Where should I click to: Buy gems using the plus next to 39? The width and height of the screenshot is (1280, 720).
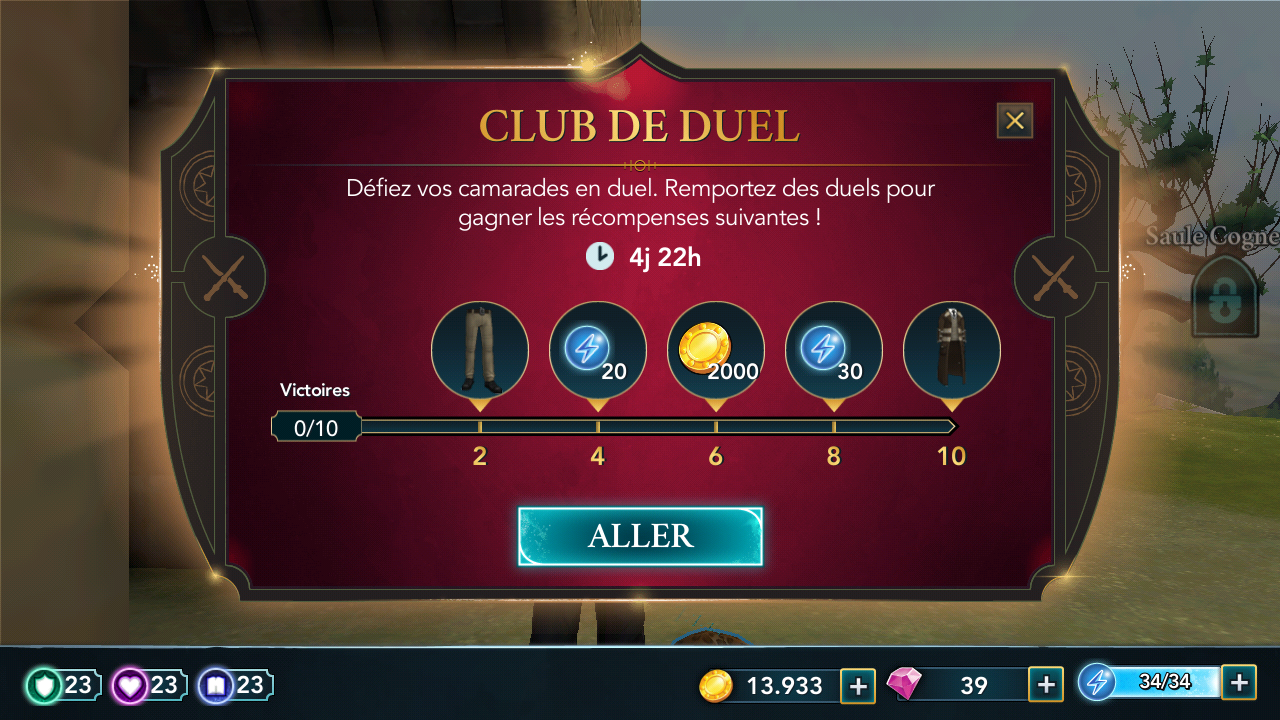1046,685
